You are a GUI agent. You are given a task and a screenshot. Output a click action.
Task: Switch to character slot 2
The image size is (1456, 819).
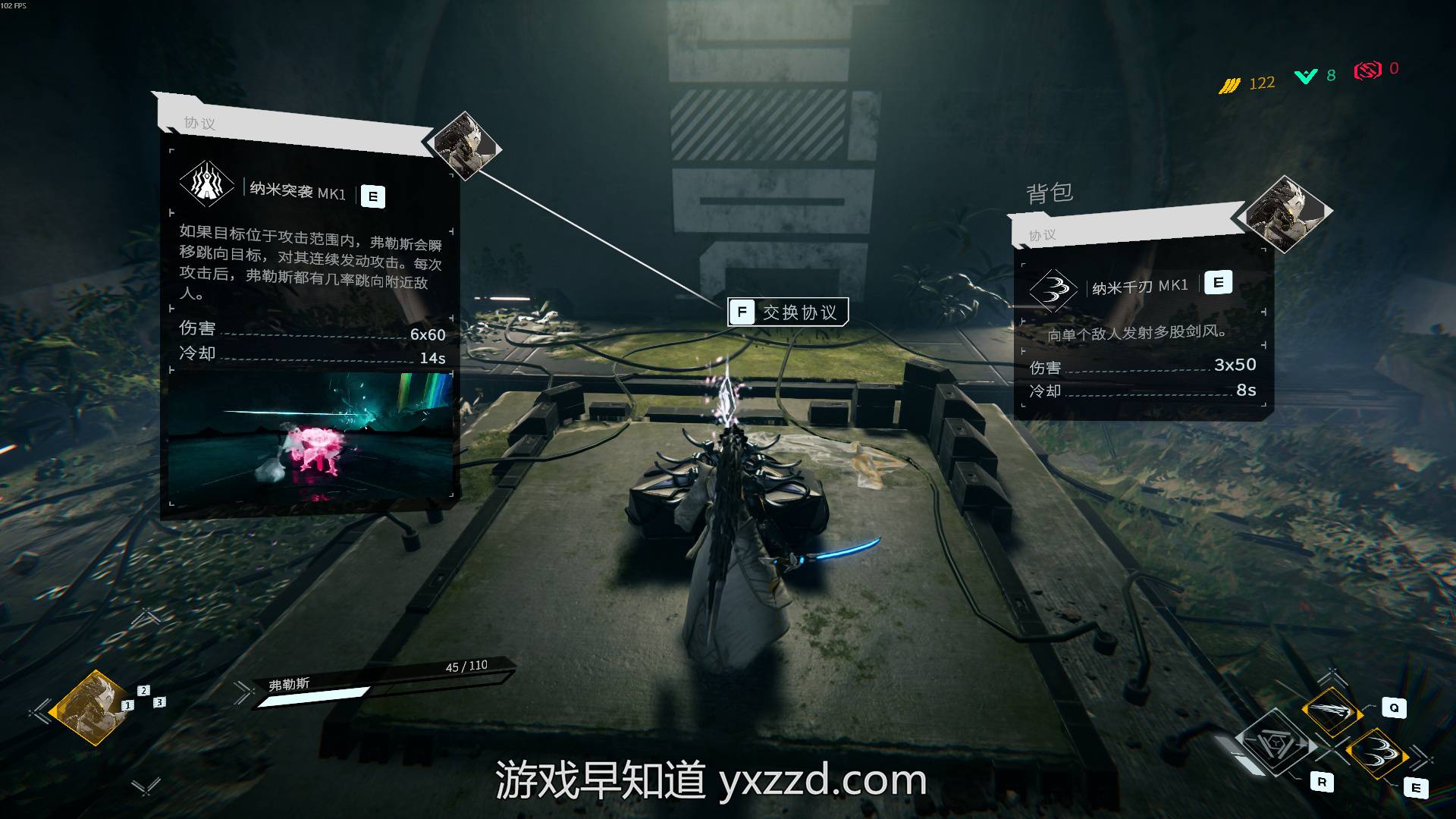143,690
